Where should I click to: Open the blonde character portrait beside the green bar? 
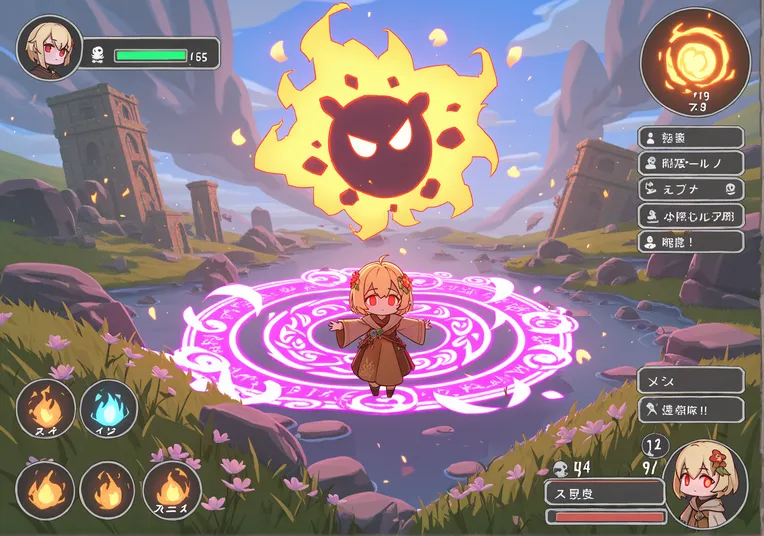(49, 48)
